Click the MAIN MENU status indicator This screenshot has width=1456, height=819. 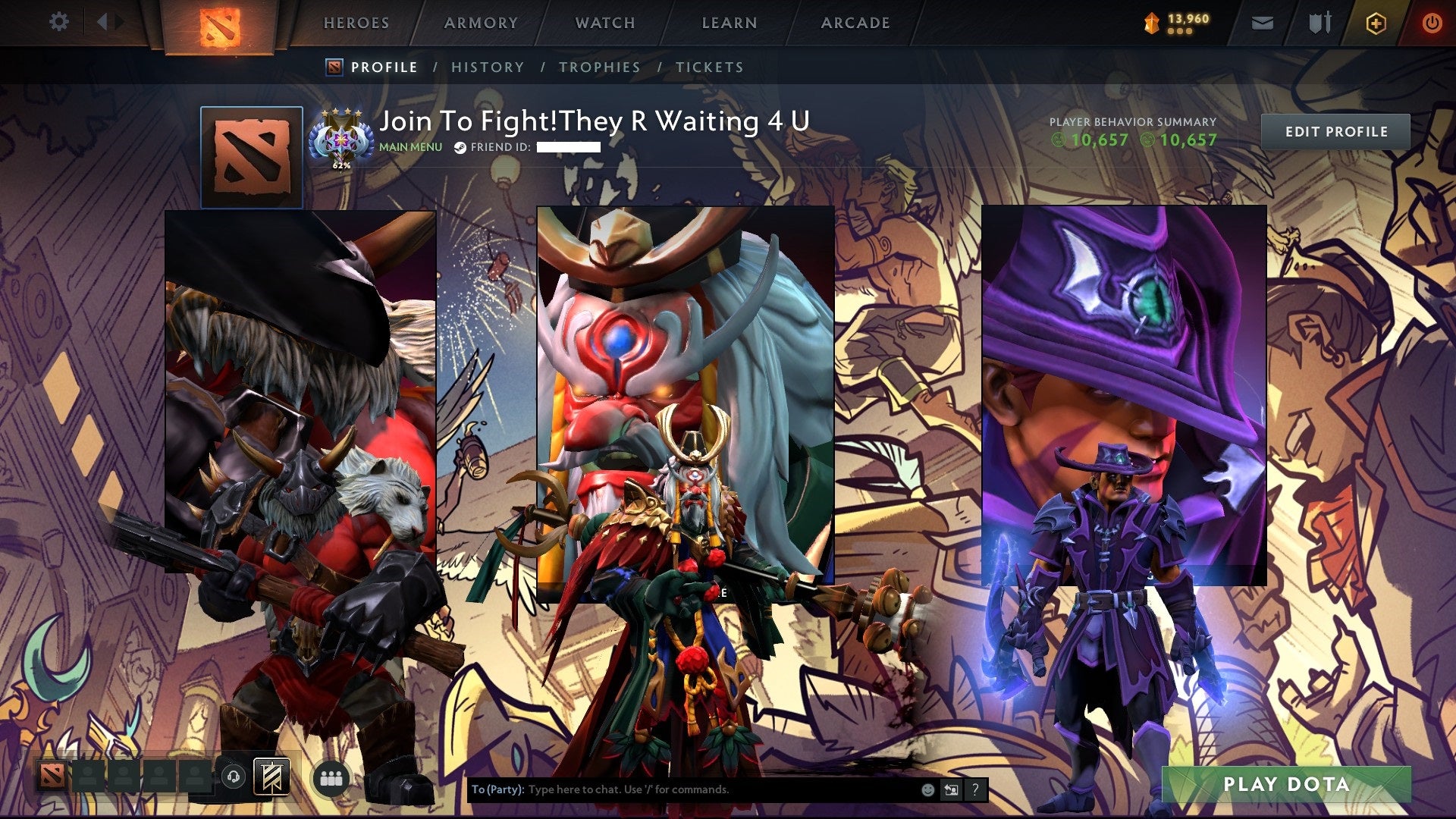409,147
